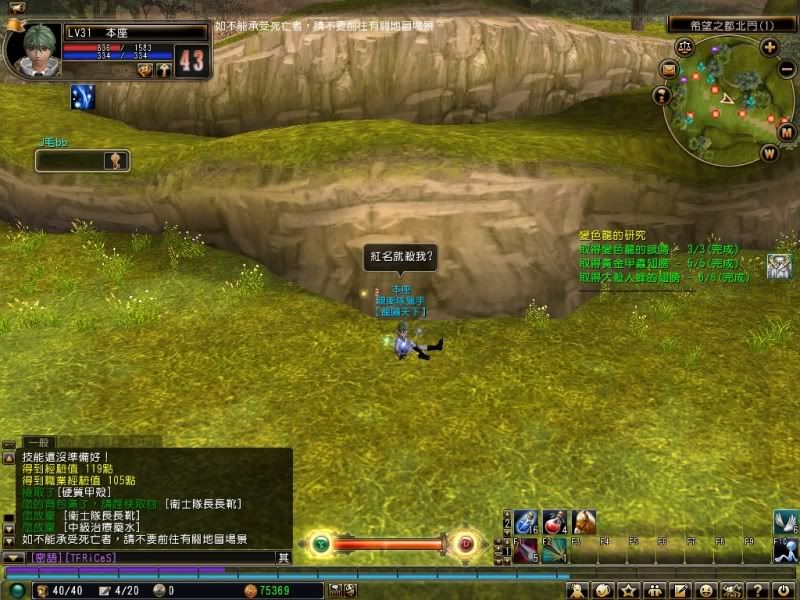This screenshot has width=800, height=600.
Task: Activate the F10 sitting figure action
Action: click(x=787, y=549)
